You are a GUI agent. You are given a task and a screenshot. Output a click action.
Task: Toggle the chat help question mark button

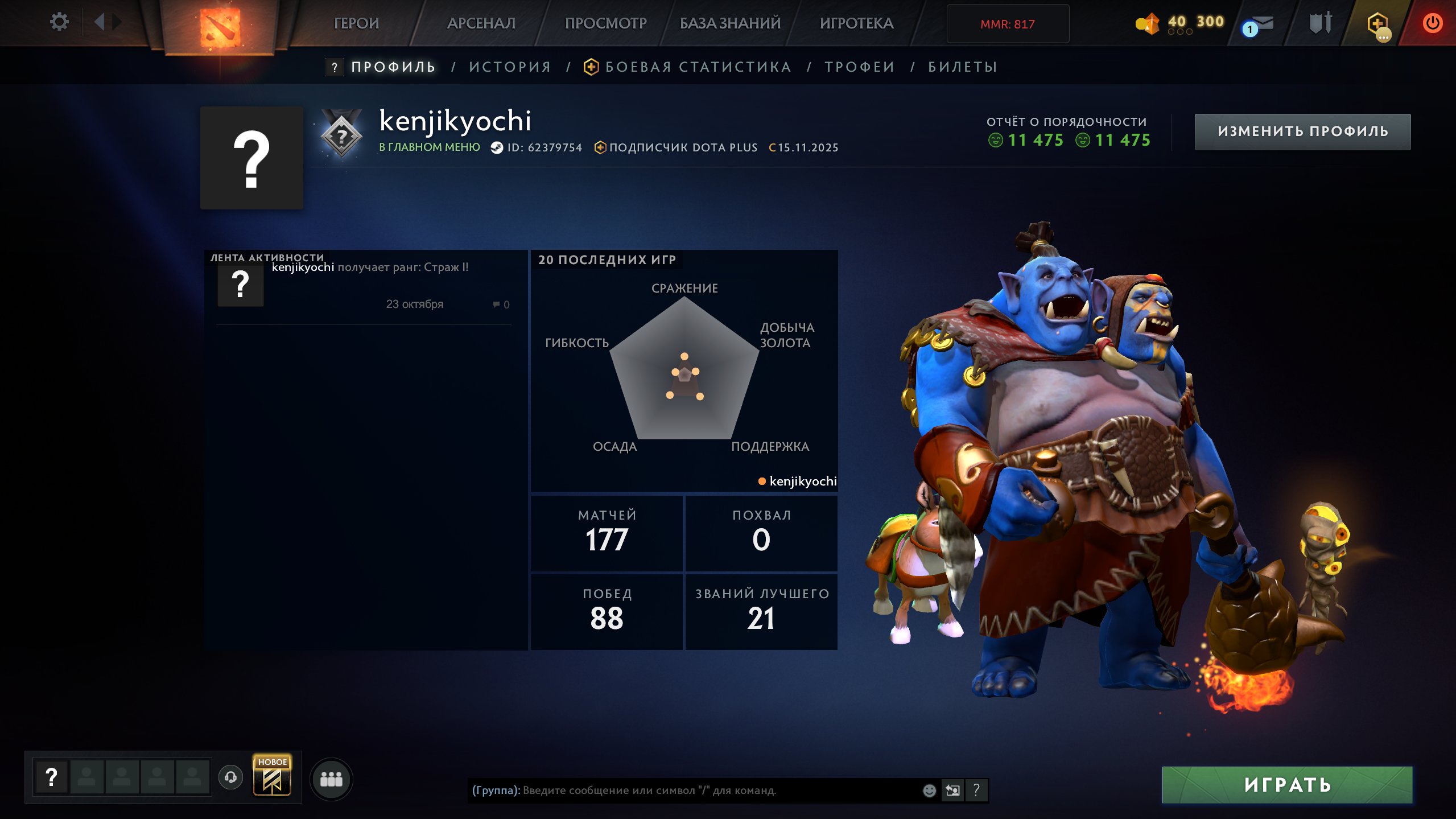coord(976,791)
